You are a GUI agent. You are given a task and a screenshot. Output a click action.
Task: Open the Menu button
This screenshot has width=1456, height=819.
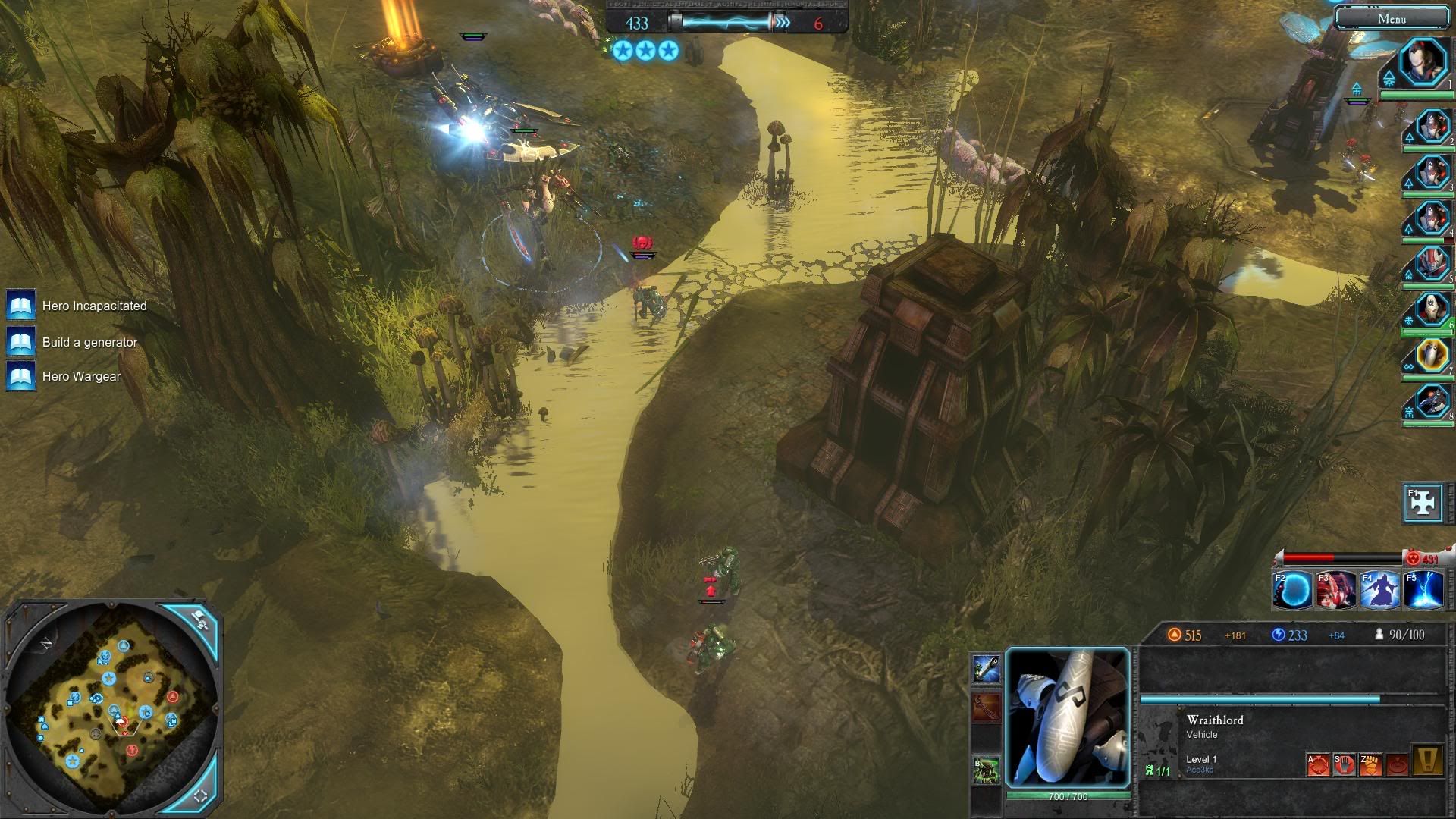(x=1392, y=18)
